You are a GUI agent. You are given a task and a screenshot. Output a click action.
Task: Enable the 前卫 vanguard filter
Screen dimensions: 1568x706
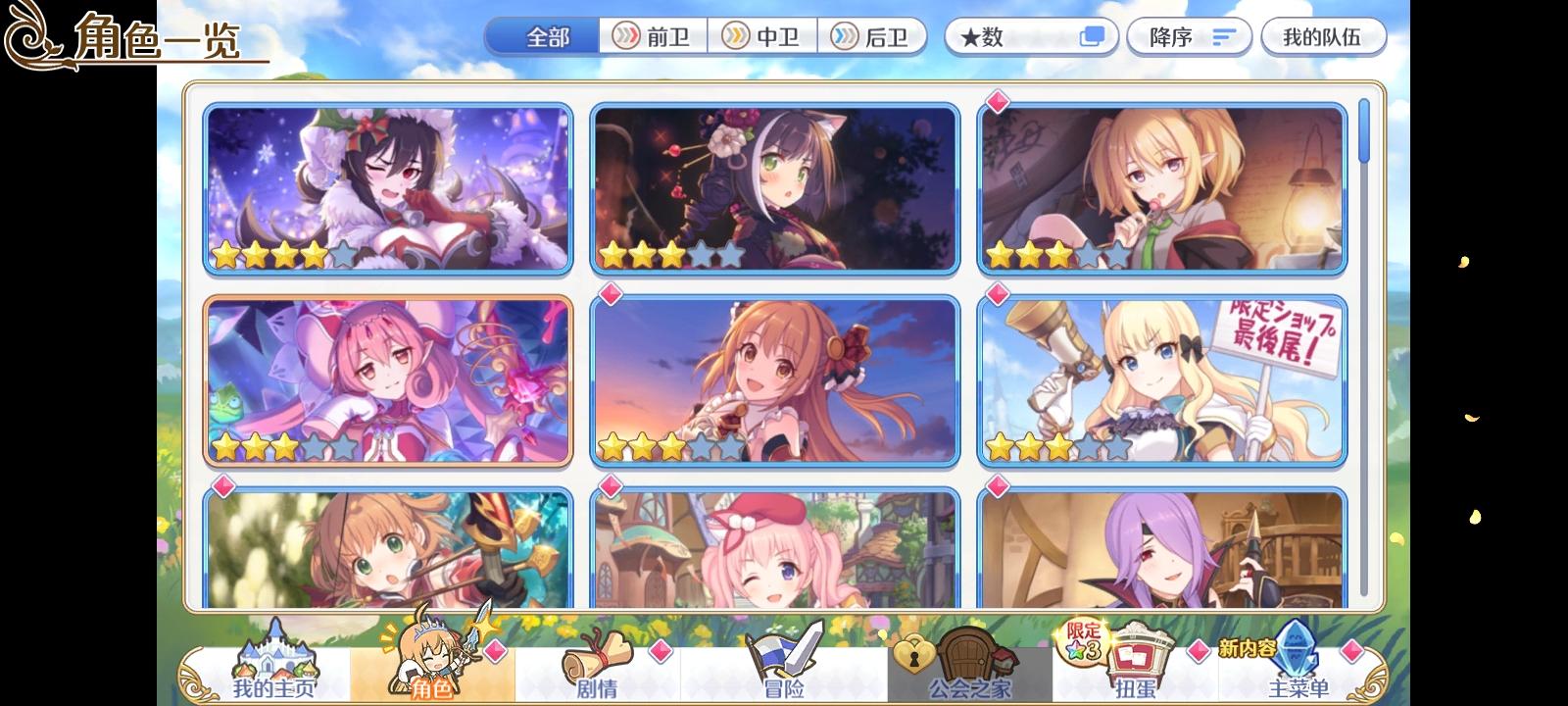(x=653, y=36)
